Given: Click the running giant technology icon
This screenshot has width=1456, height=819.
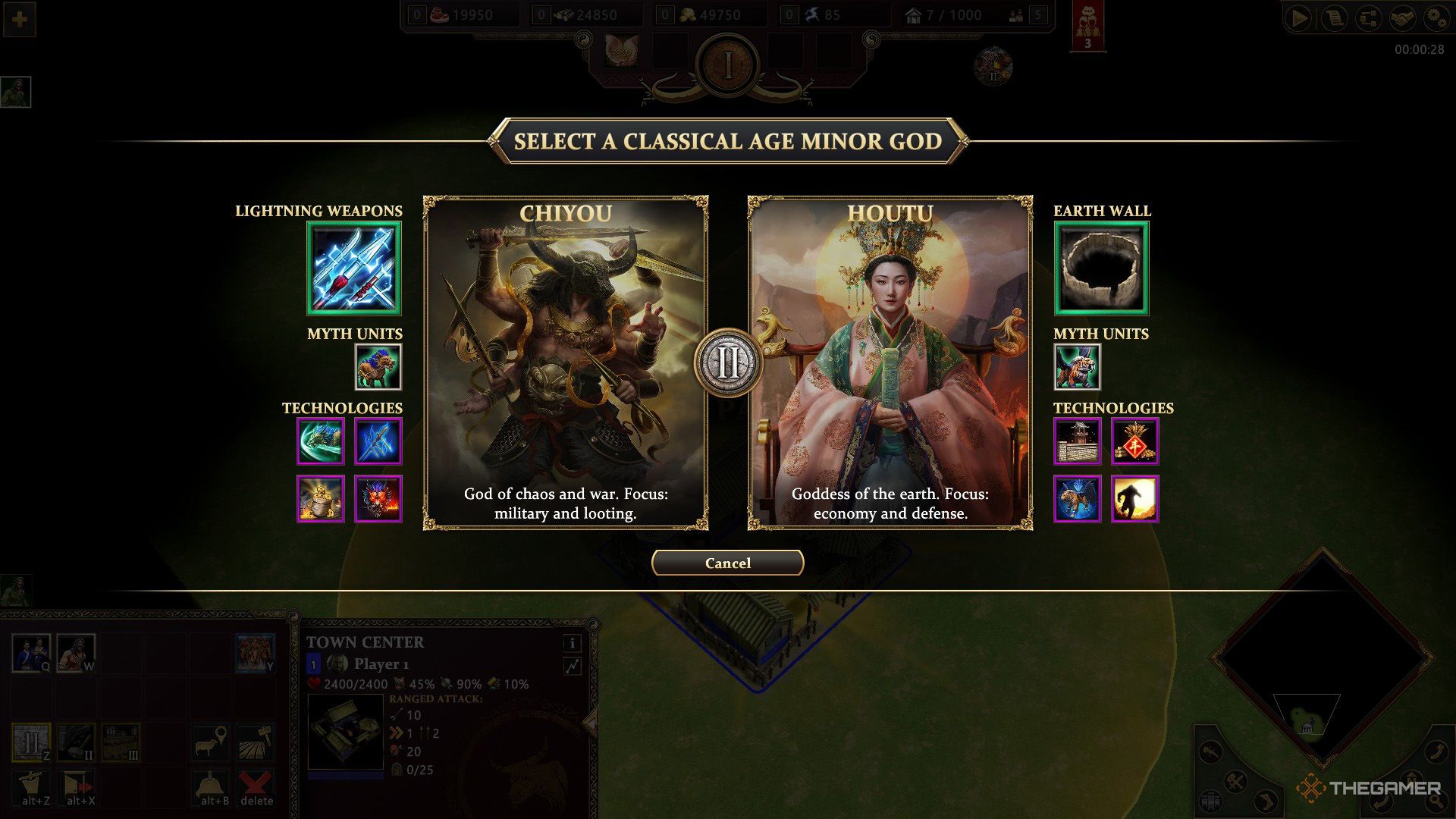Looking at the screenshot, I should click(x=1135, y=499).
